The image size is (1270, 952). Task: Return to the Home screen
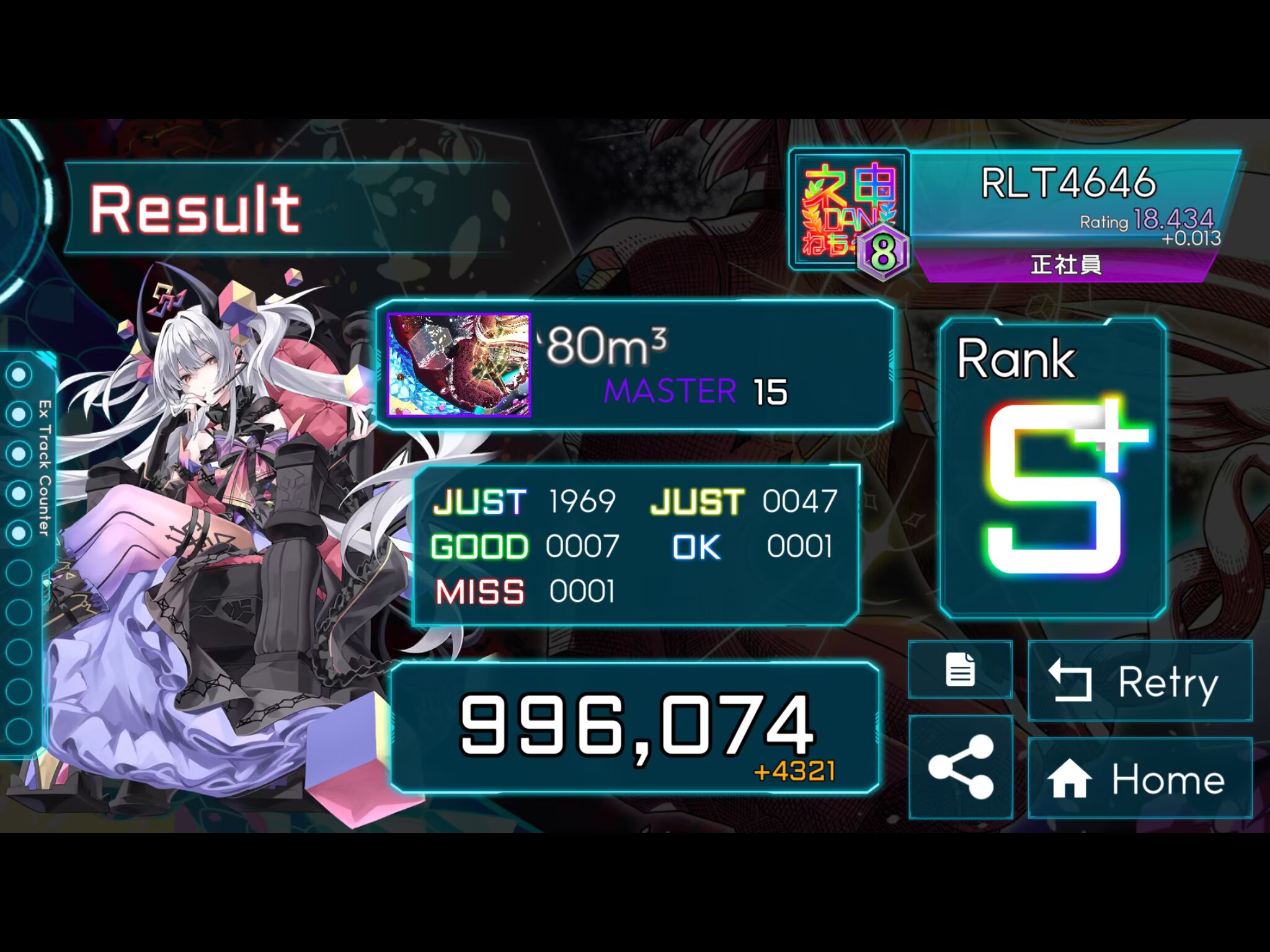pyautogui.click(x=1140, y=778)
